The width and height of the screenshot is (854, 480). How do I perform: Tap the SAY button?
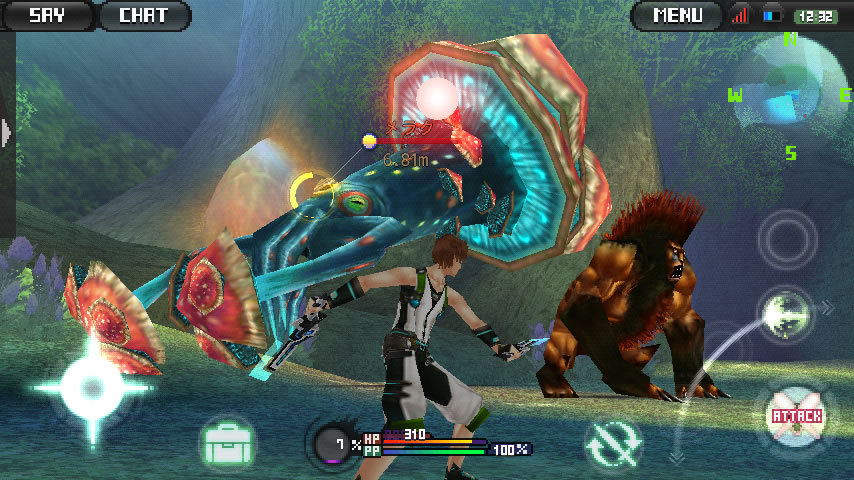tap(46, 15)
